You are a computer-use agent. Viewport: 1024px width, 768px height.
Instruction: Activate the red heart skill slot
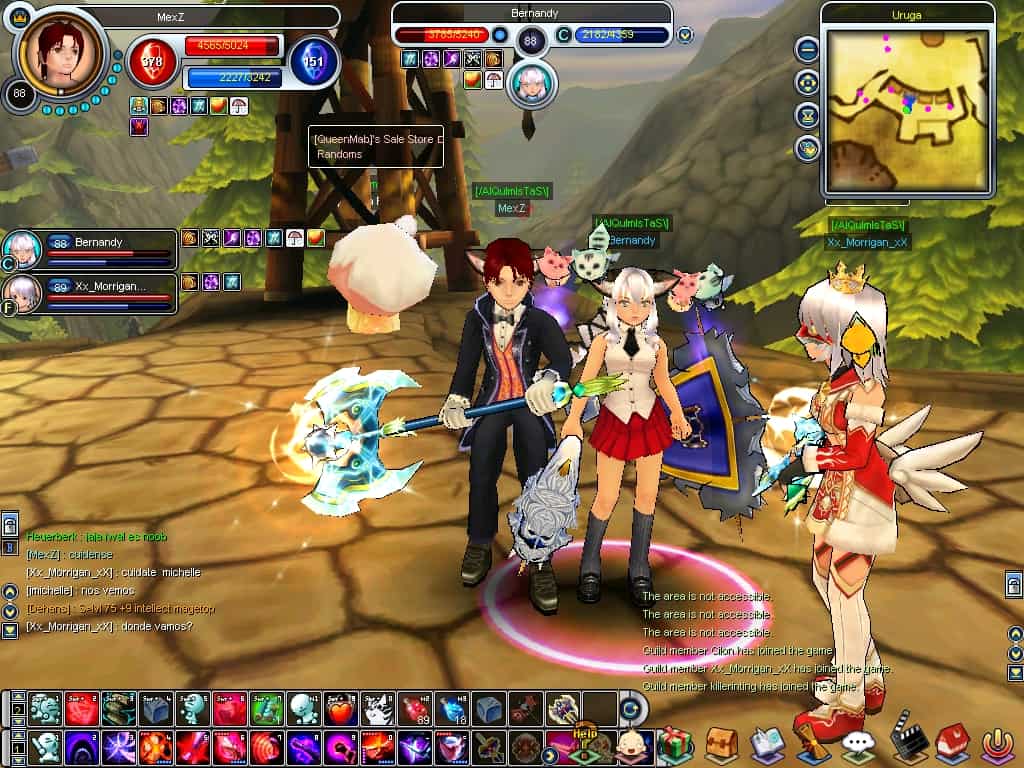pos(342,708)
